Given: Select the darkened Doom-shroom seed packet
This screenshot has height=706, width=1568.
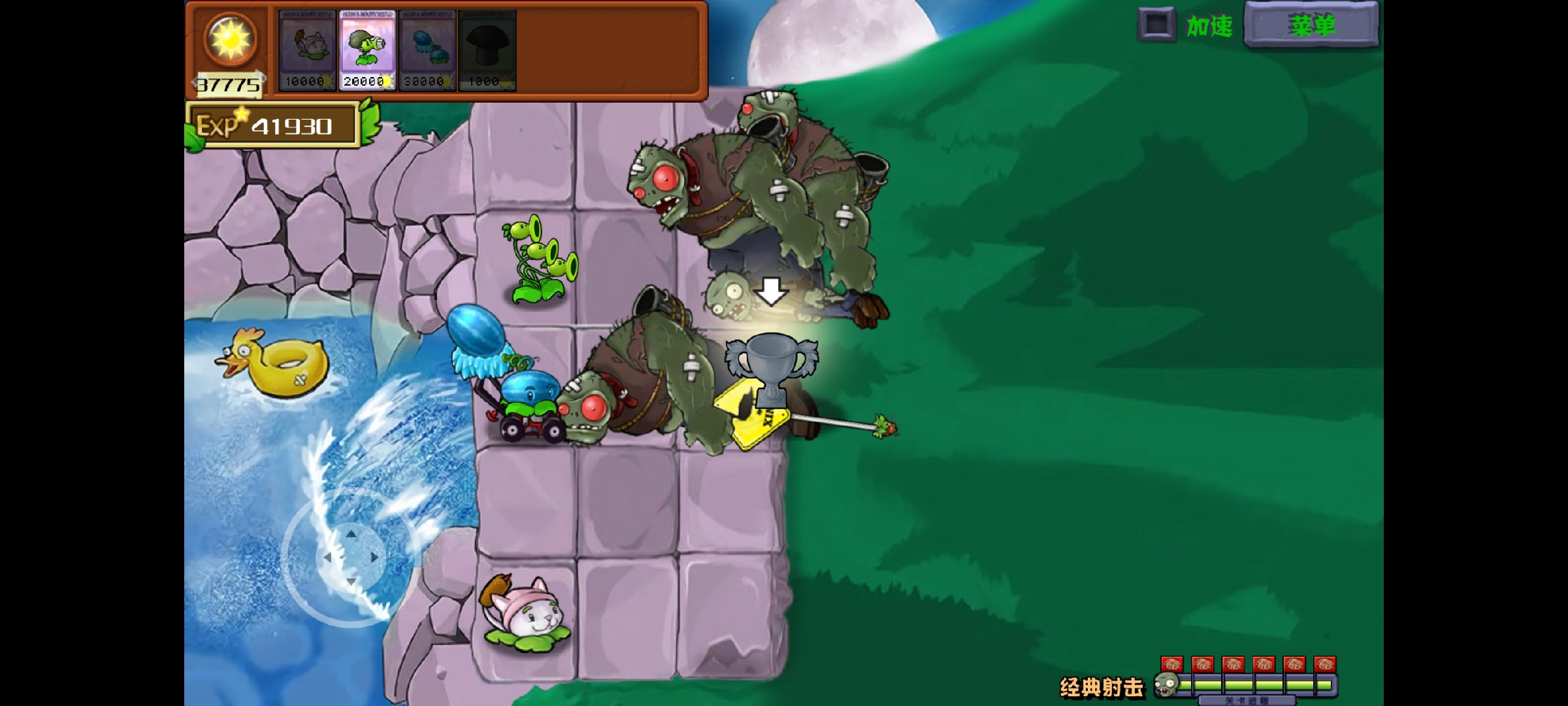Looking at the screenshot, I should pos(487,49).
